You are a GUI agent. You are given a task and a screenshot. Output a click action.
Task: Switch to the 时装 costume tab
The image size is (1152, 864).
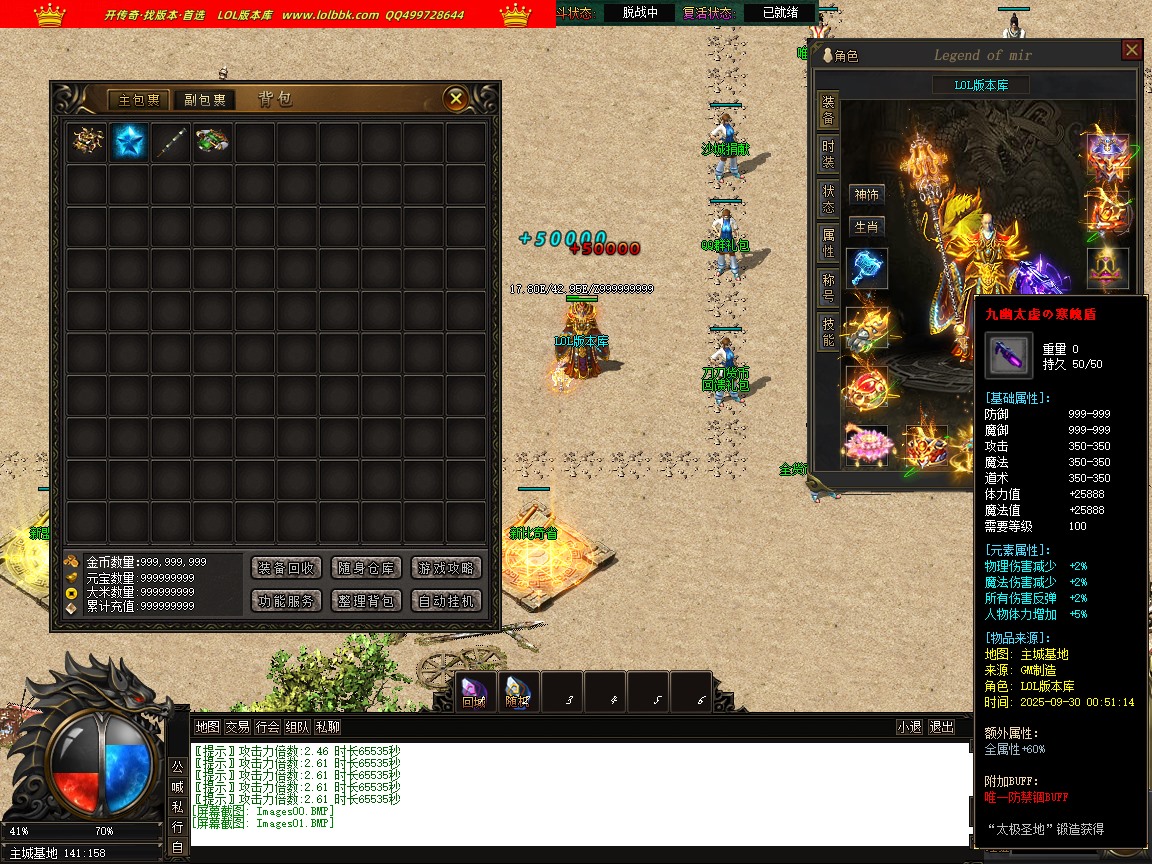pyautogui.click(x=828, y=153)
